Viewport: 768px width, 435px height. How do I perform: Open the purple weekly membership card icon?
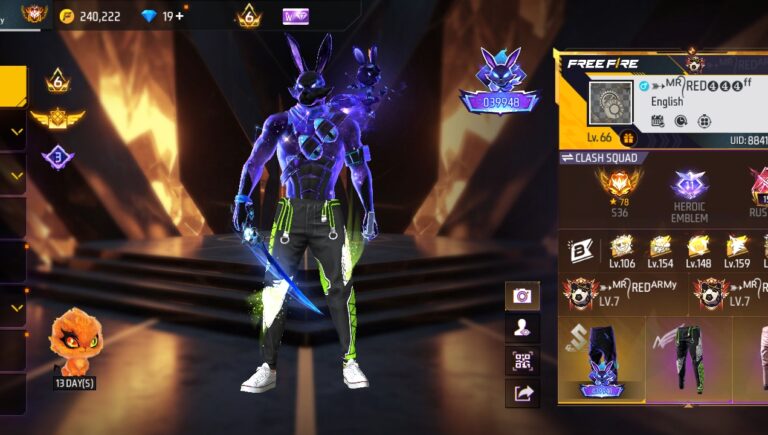coord(295,16)
